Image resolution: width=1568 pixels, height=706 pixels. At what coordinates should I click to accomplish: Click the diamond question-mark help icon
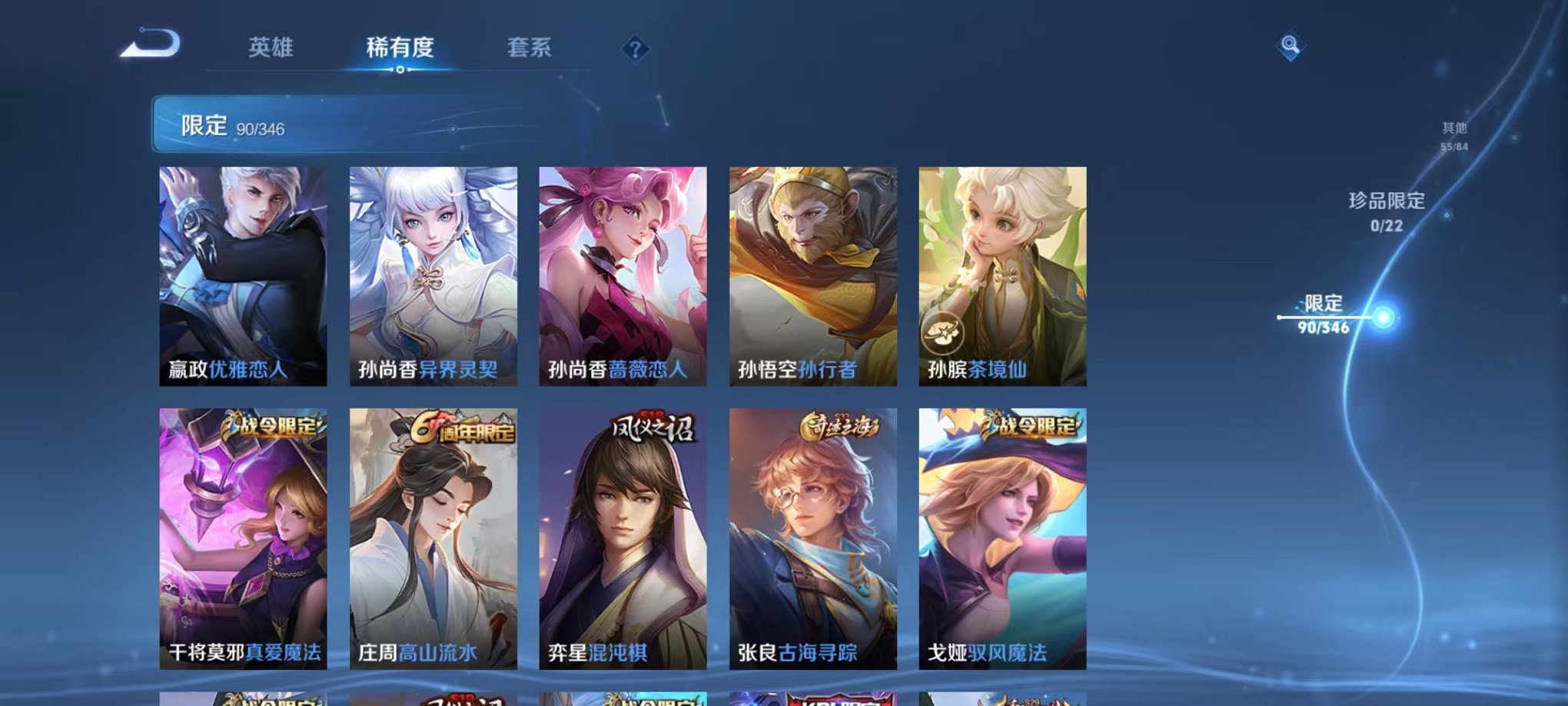tap(635, 50)
